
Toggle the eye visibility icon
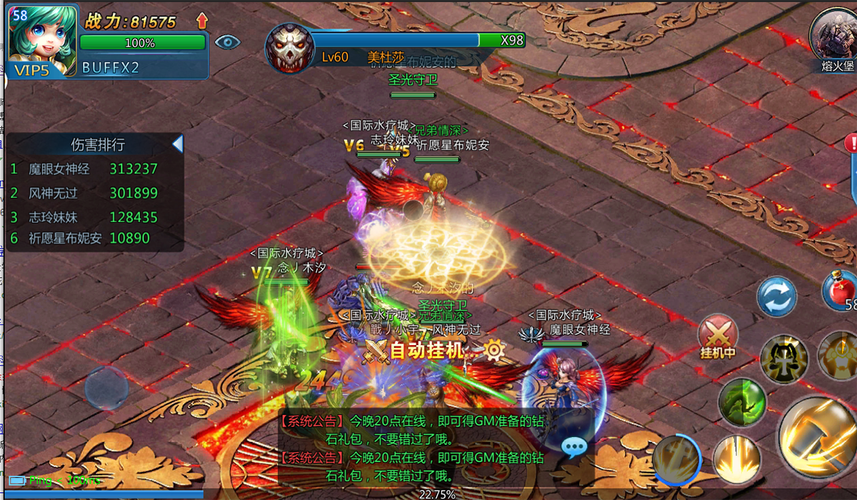pyautogui.click(x=228, y=41)
